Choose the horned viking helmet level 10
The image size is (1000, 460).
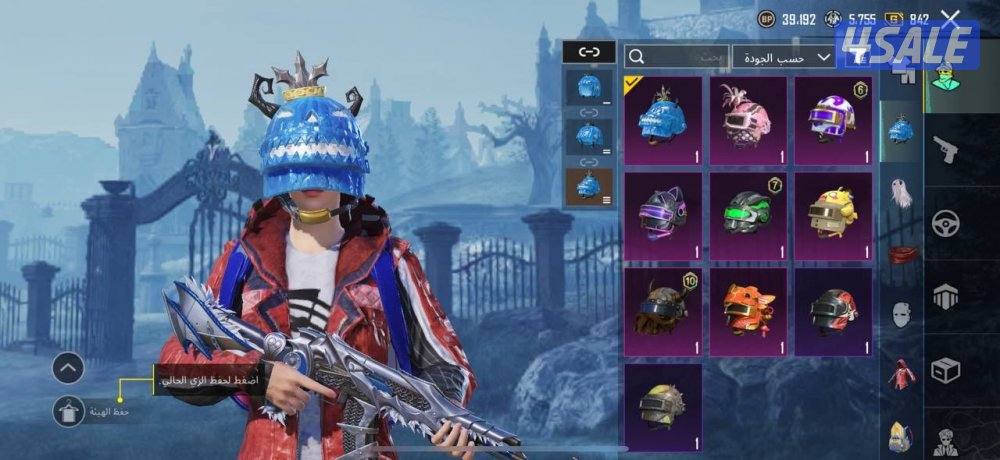[663, 311]
